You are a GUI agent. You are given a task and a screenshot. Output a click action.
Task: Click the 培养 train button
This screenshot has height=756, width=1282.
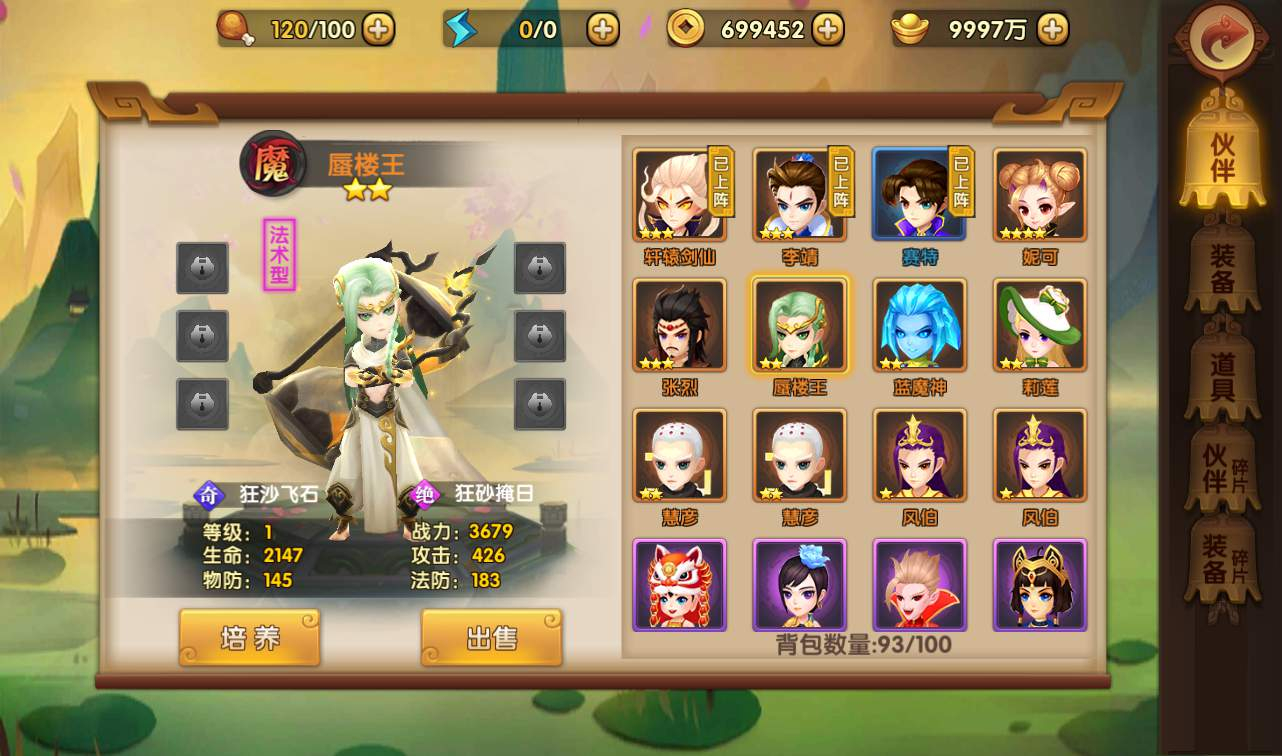(249, 637)
